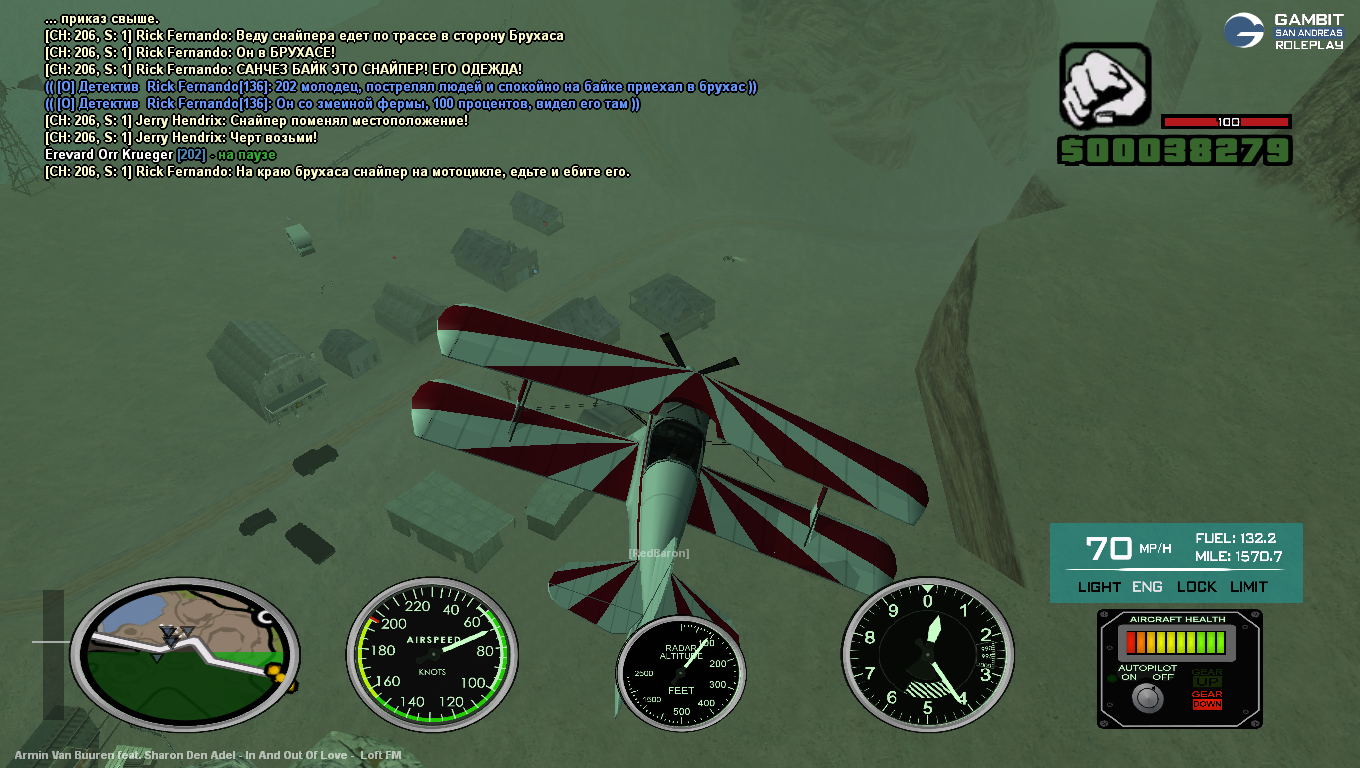Toggle the ENG engine indicator
1360x768 pixels.
pos(1147,587)
